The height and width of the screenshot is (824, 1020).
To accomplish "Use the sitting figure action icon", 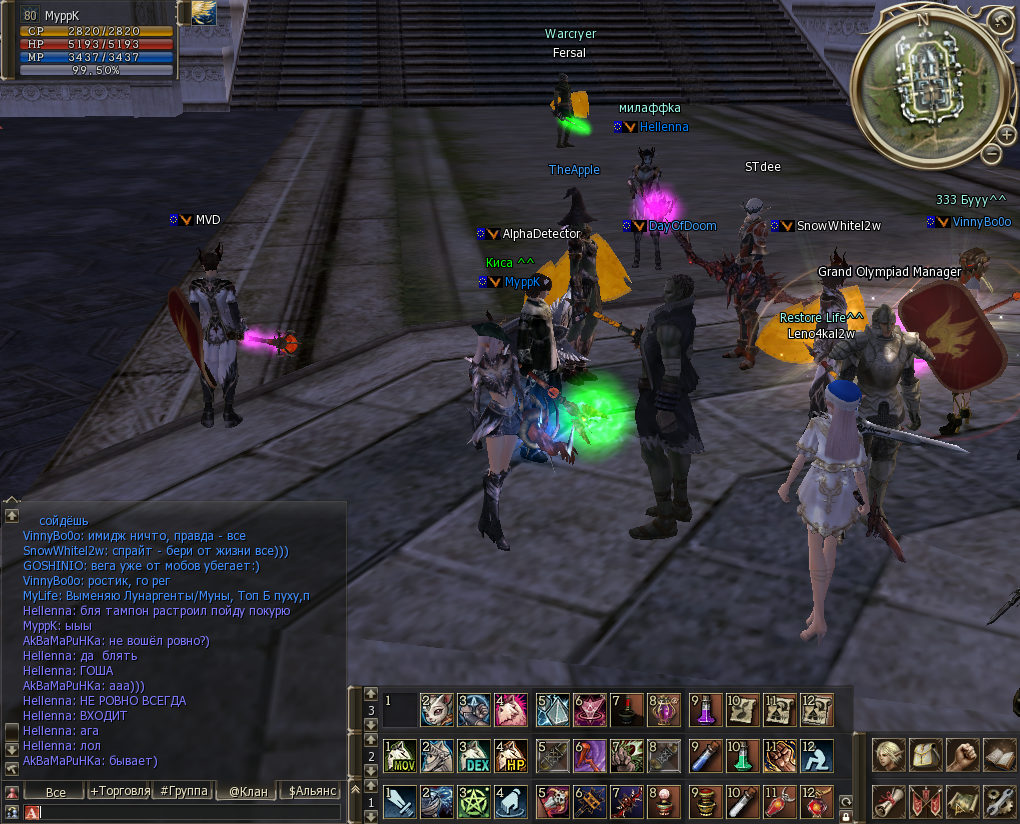I will 816,756.
